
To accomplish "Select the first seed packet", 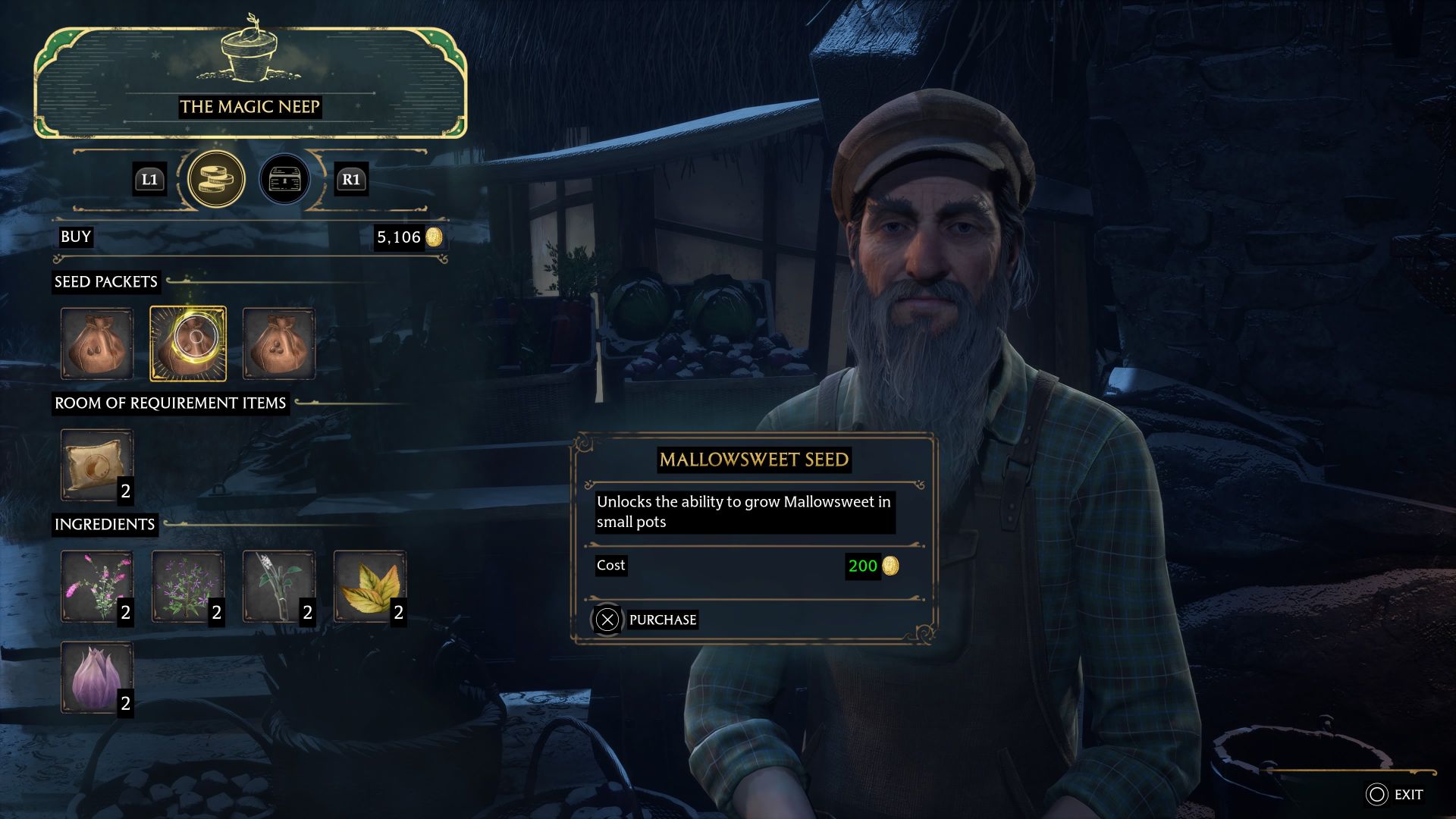I will 97,343.
